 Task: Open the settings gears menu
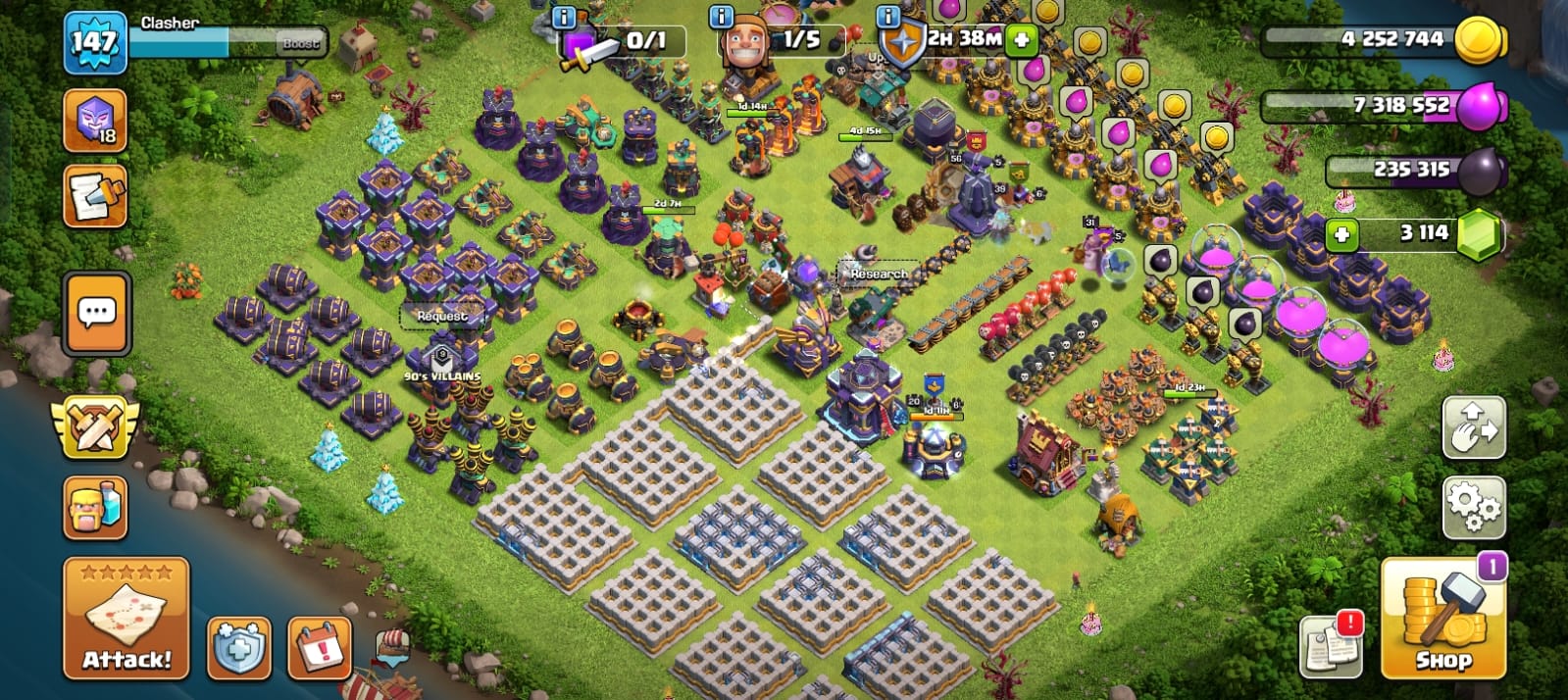click(x=1473, y=507)
